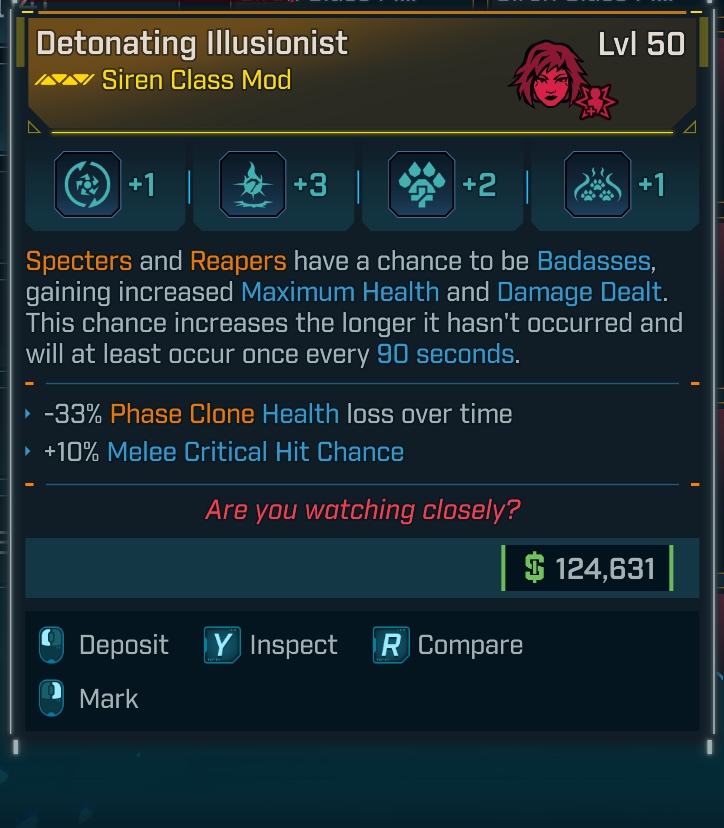
Task: Select the paw prints skill icon
Action: tap(597, 185)
